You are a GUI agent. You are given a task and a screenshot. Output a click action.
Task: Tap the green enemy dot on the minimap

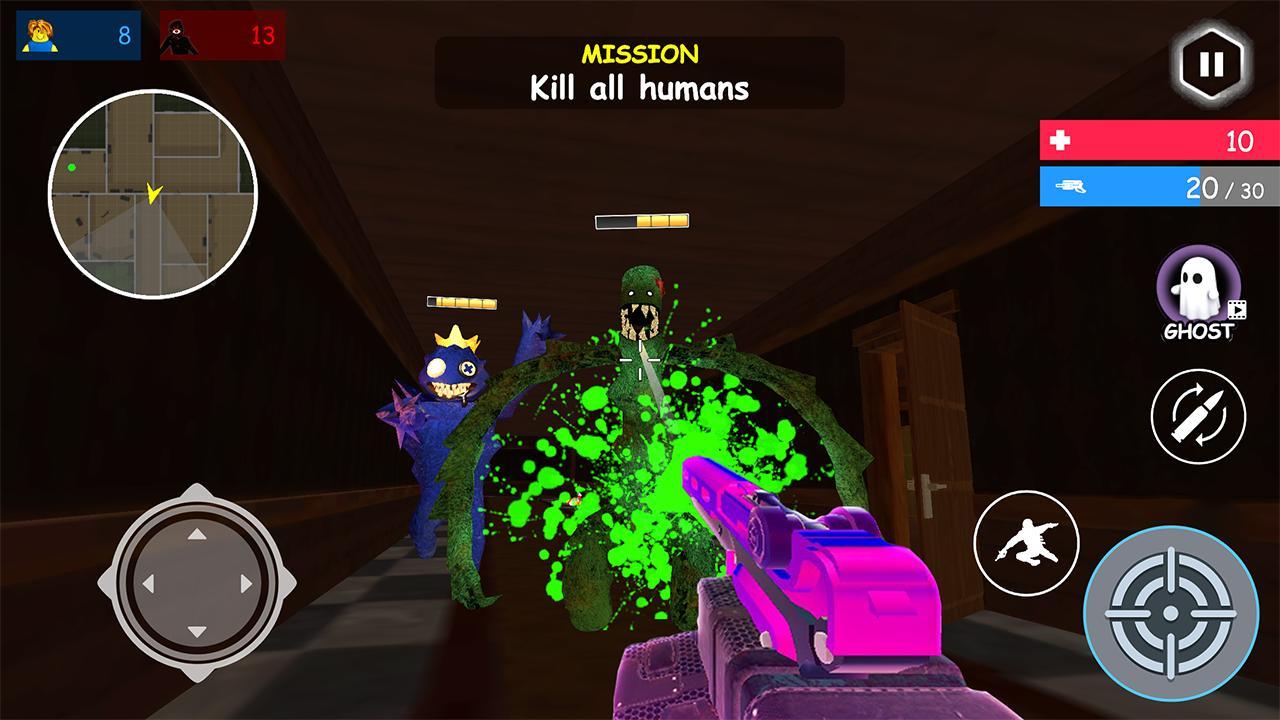coord(70,165)
